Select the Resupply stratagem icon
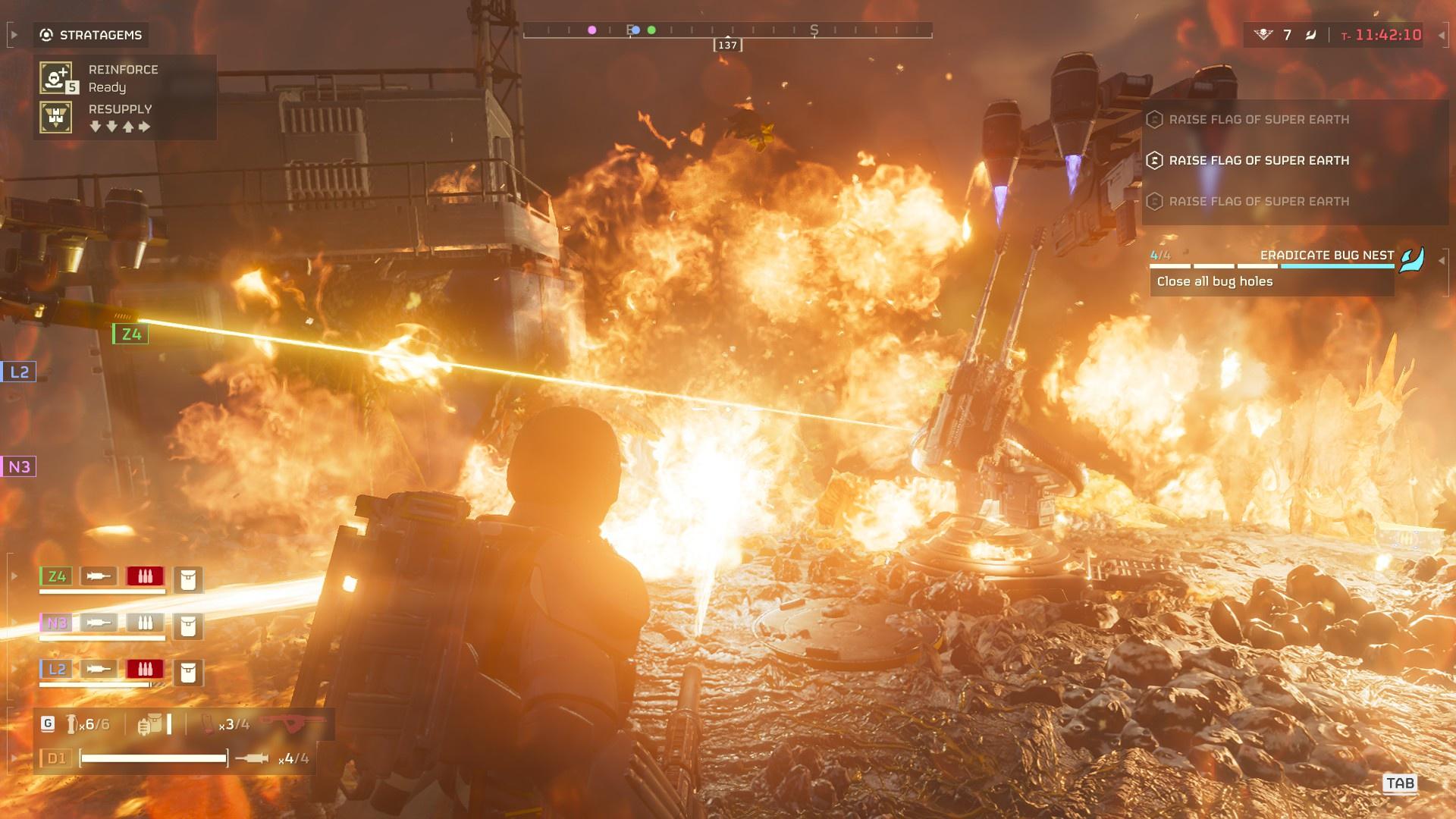The height and width of the screenshot is (819, 1456). point(56,118)
